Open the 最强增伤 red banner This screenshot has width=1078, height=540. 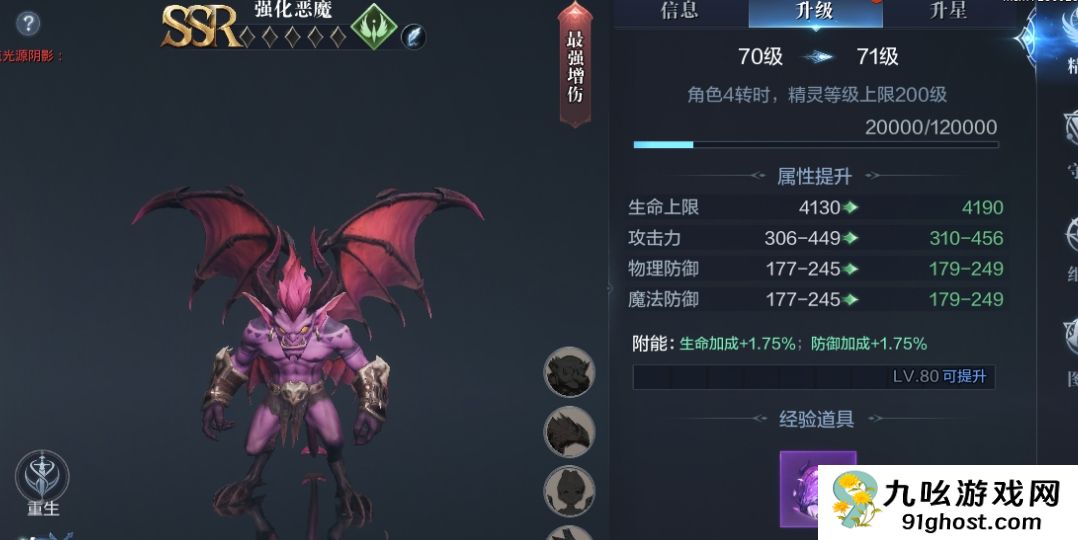[575, 66]
